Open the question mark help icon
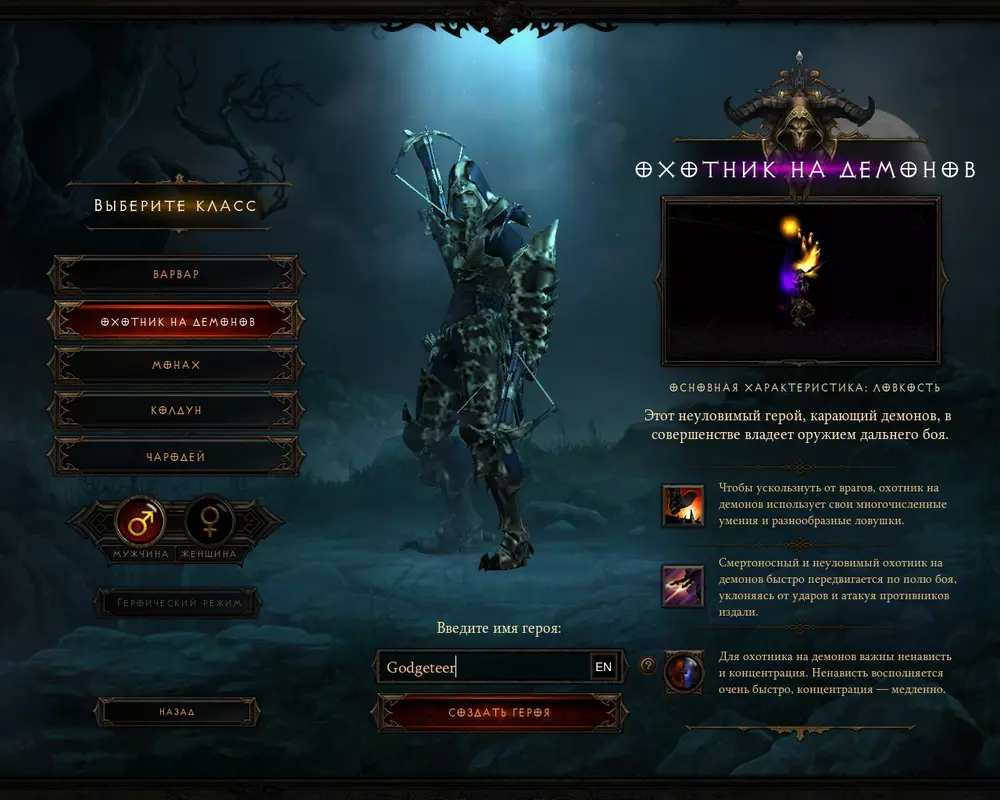The width and height of the screenshot is (1000, 800). click(648, 665)
